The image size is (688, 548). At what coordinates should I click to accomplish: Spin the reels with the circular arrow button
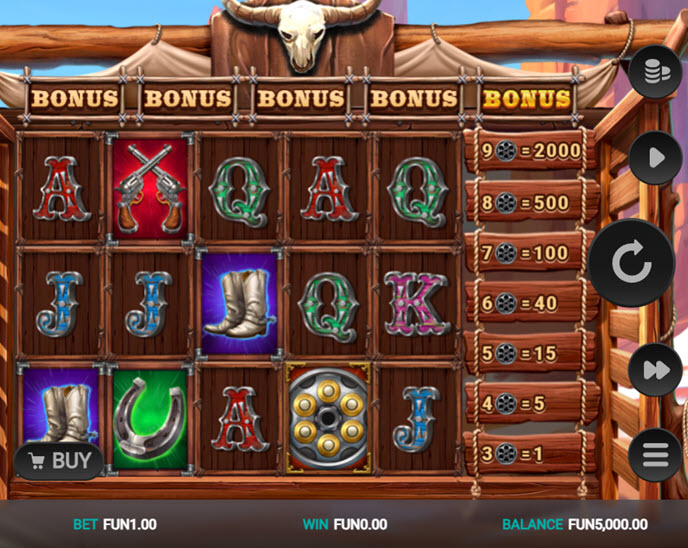coord(631,264)
